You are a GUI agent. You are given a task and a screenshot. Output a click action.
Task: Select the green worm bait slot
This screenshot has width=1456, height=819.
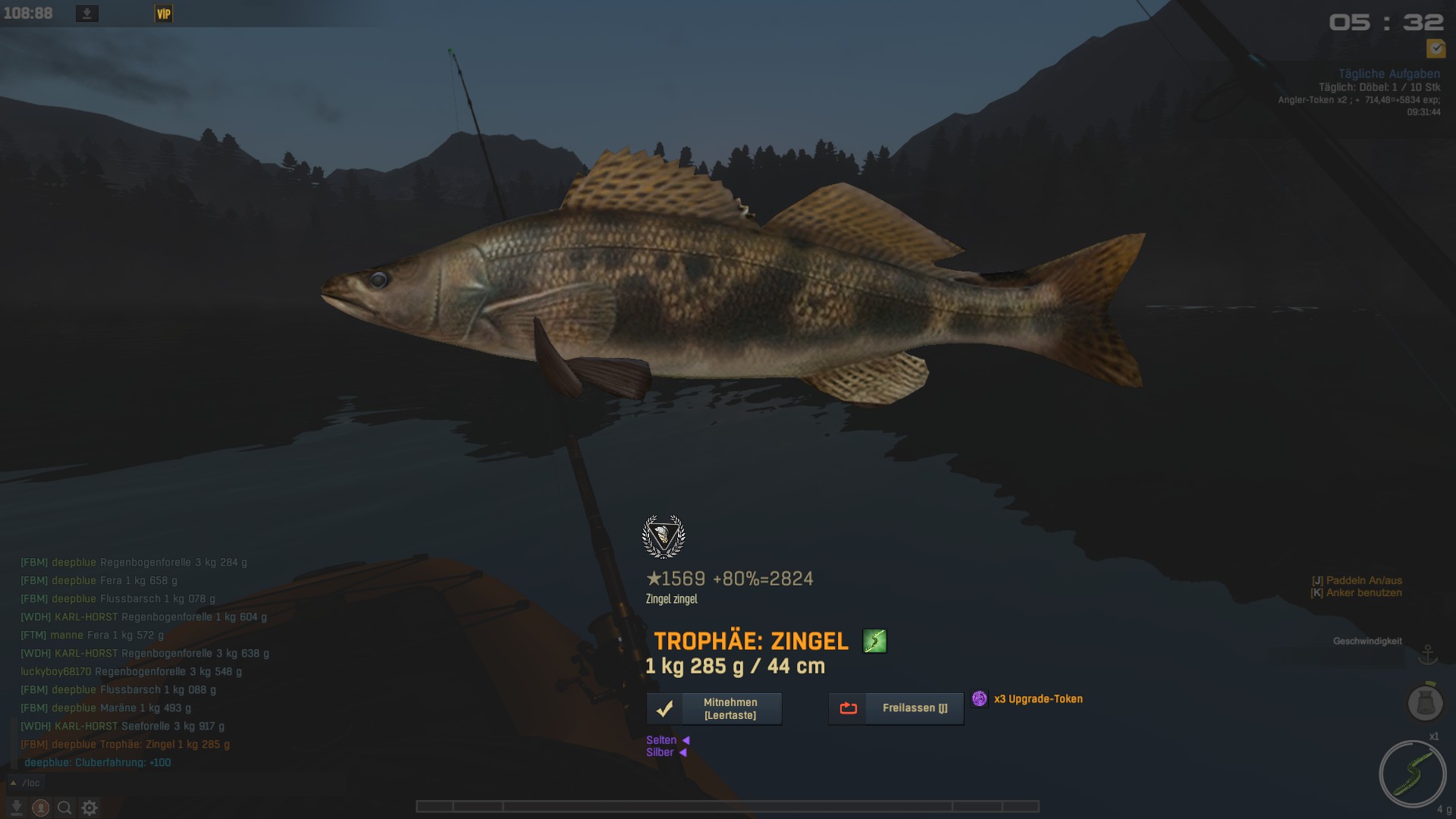pos(1413,774)
